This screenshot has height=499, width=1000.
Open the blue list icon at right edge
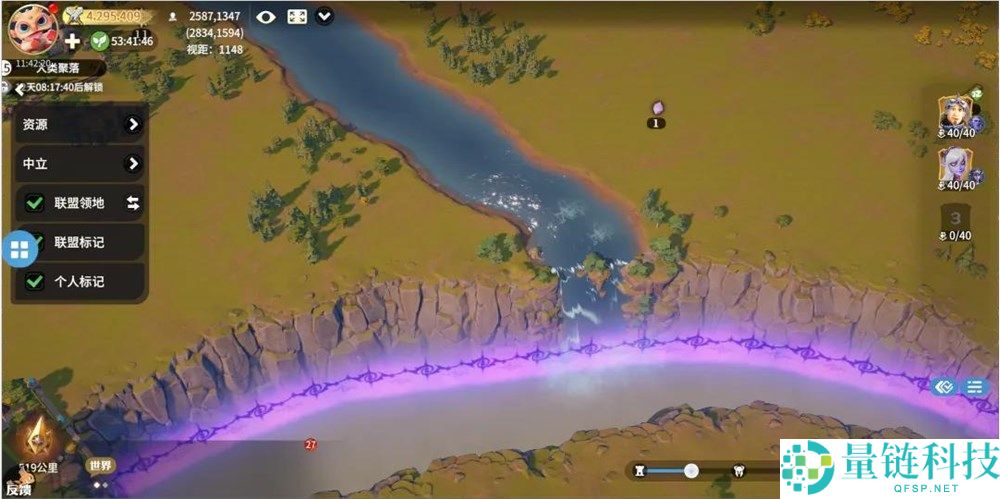(972, 387)
